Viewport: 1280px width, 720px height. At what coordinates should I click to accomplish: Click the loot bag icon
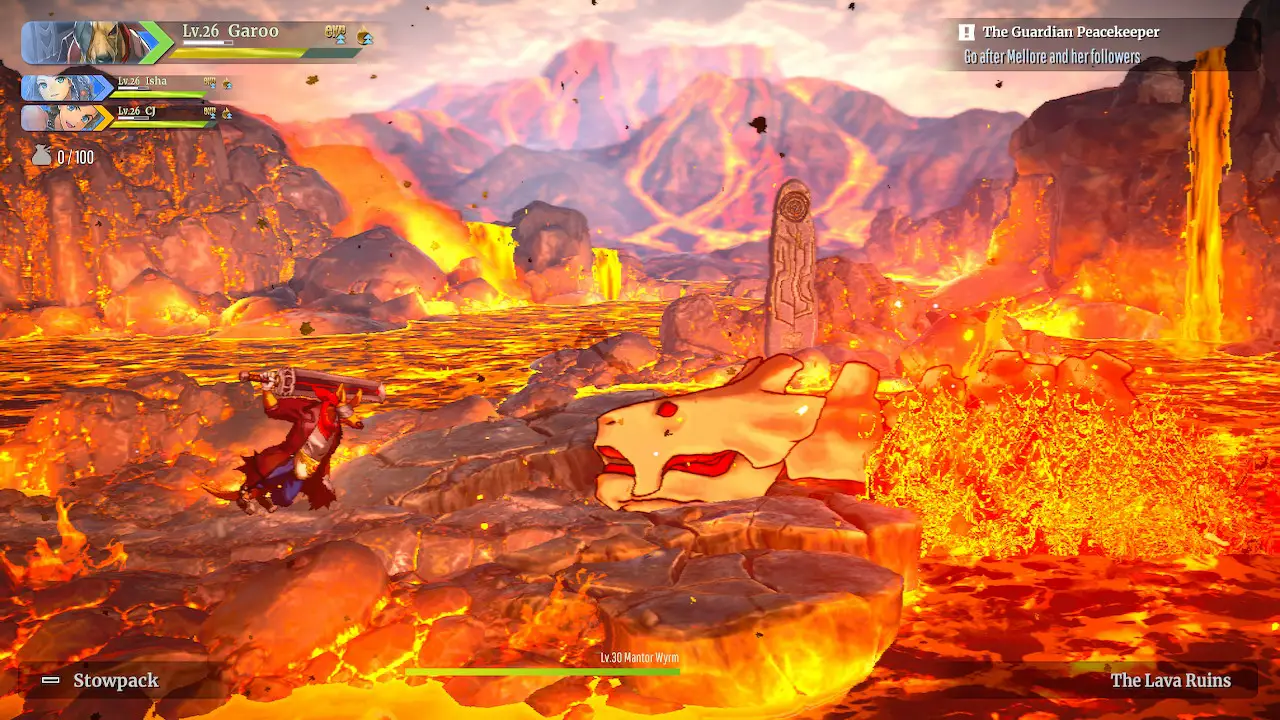point(41,156)
